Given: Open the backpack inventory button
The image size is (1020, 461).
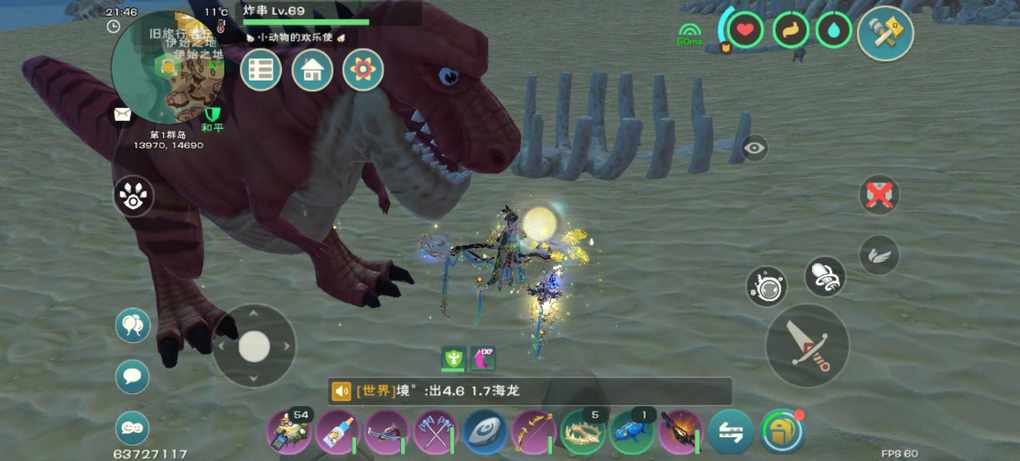Looking at the screenshot, I should pyautogui.click(x=781, y=431).
